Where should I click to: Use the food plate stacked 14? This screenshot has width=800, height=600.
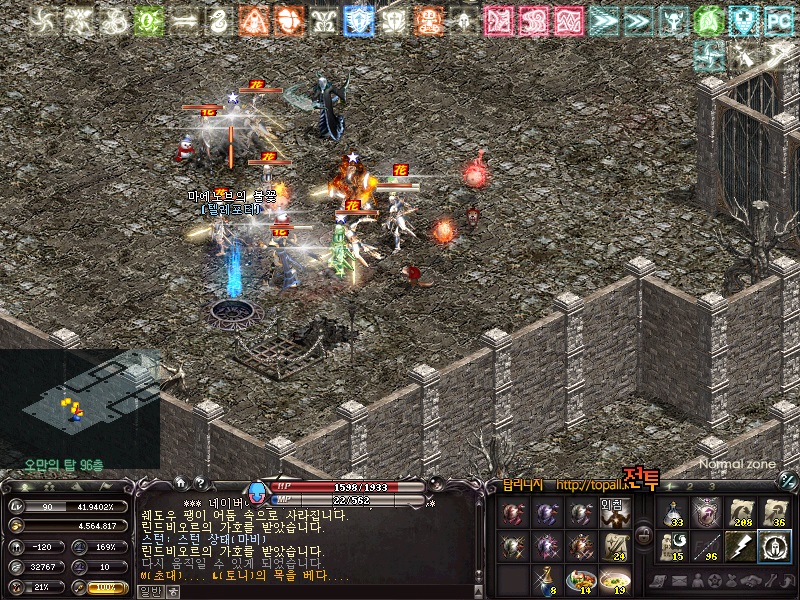(x=580, y=580)
